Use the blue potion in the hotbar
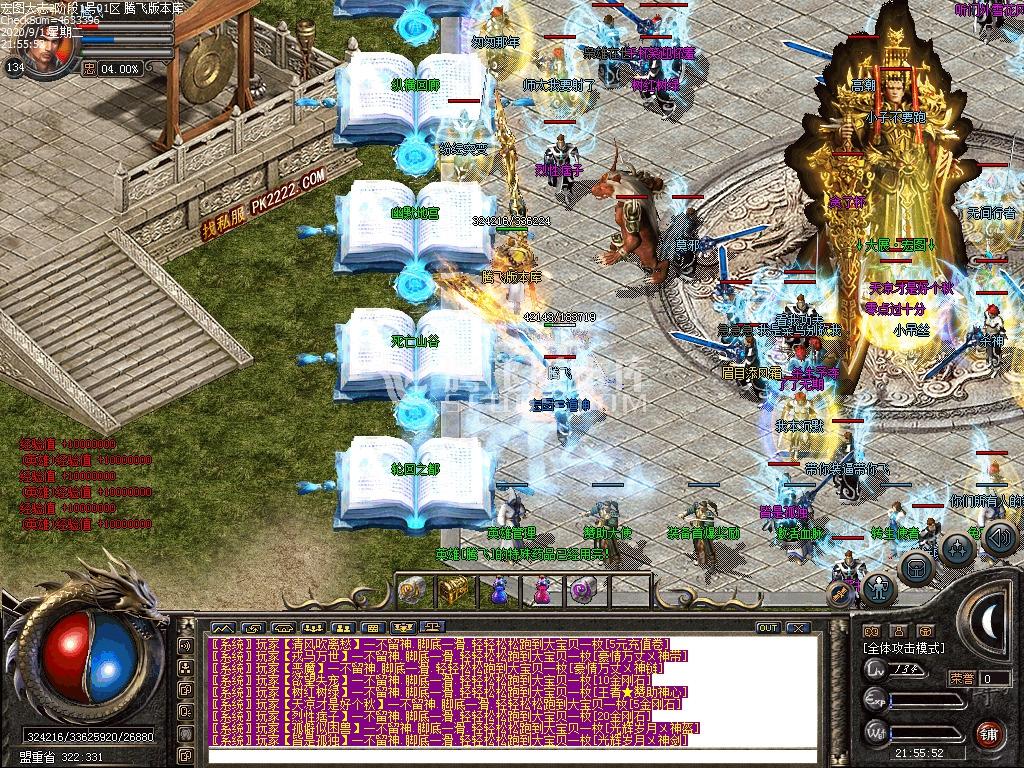The image size is (1024, 768). (x=498, y=590)
